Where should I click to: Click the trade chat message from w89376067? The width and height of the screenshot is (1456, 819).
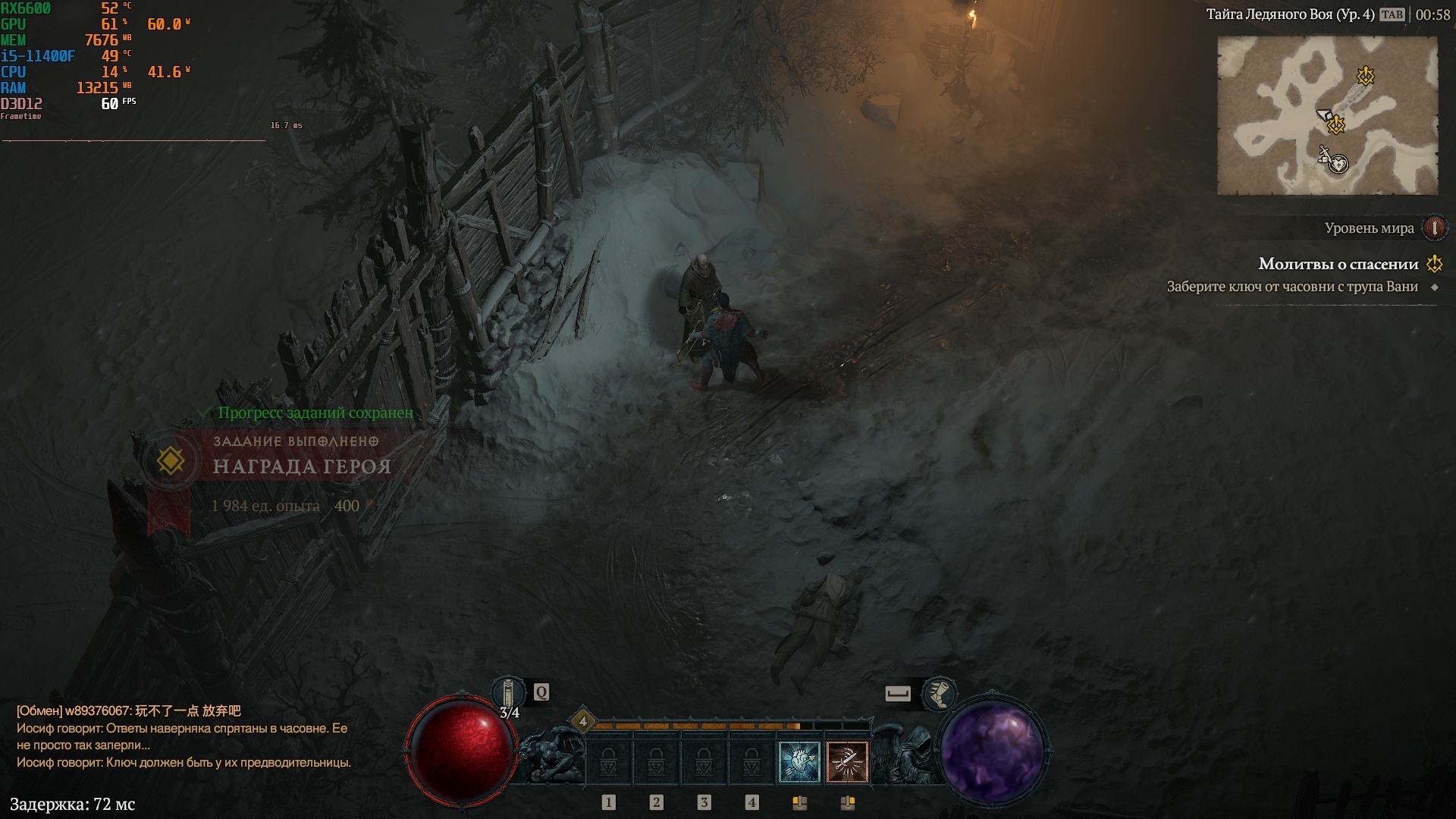click(129, 711)
